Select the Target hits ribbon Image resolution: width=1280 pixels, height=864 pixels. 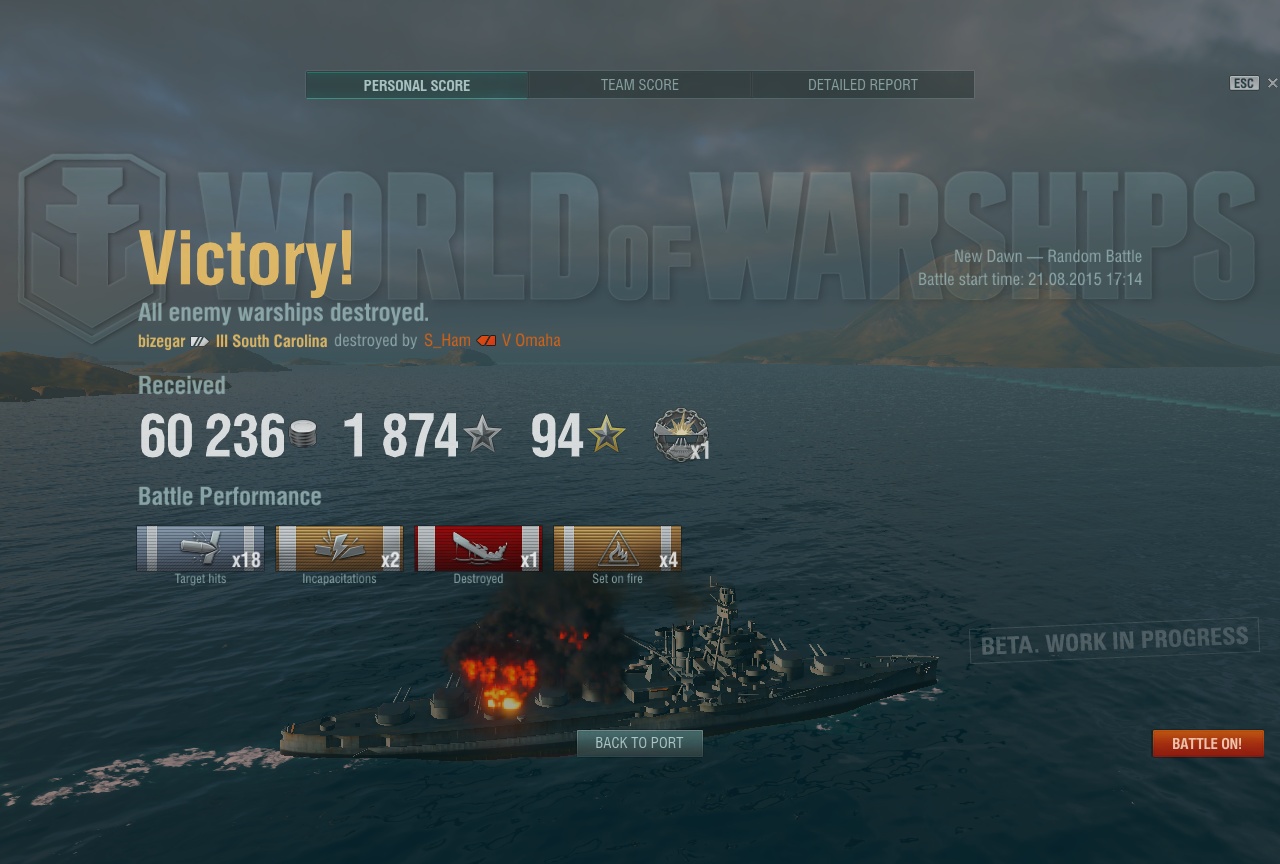(x=200, y=548)
